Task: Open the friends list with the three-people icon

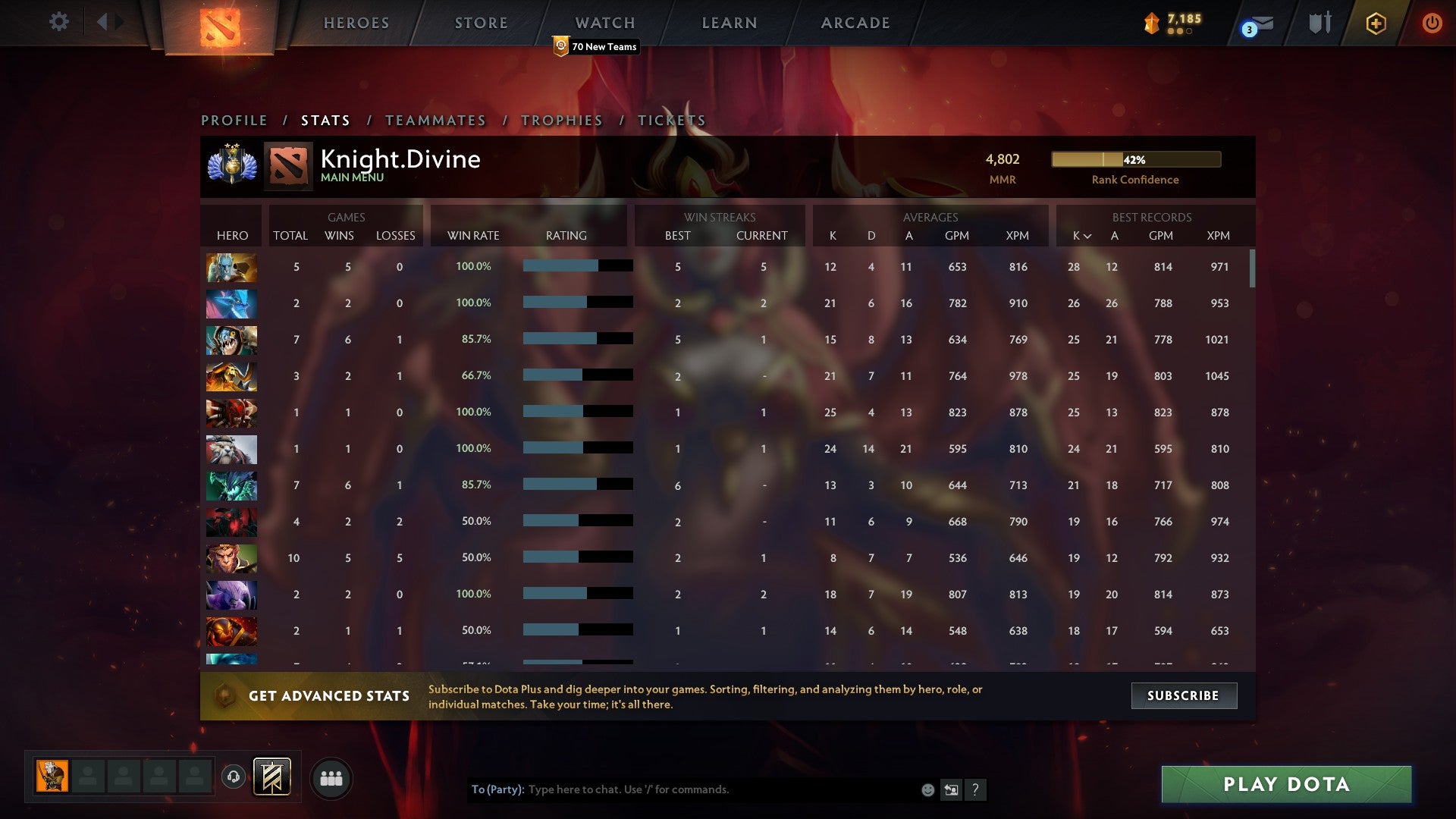Action: 331,777
